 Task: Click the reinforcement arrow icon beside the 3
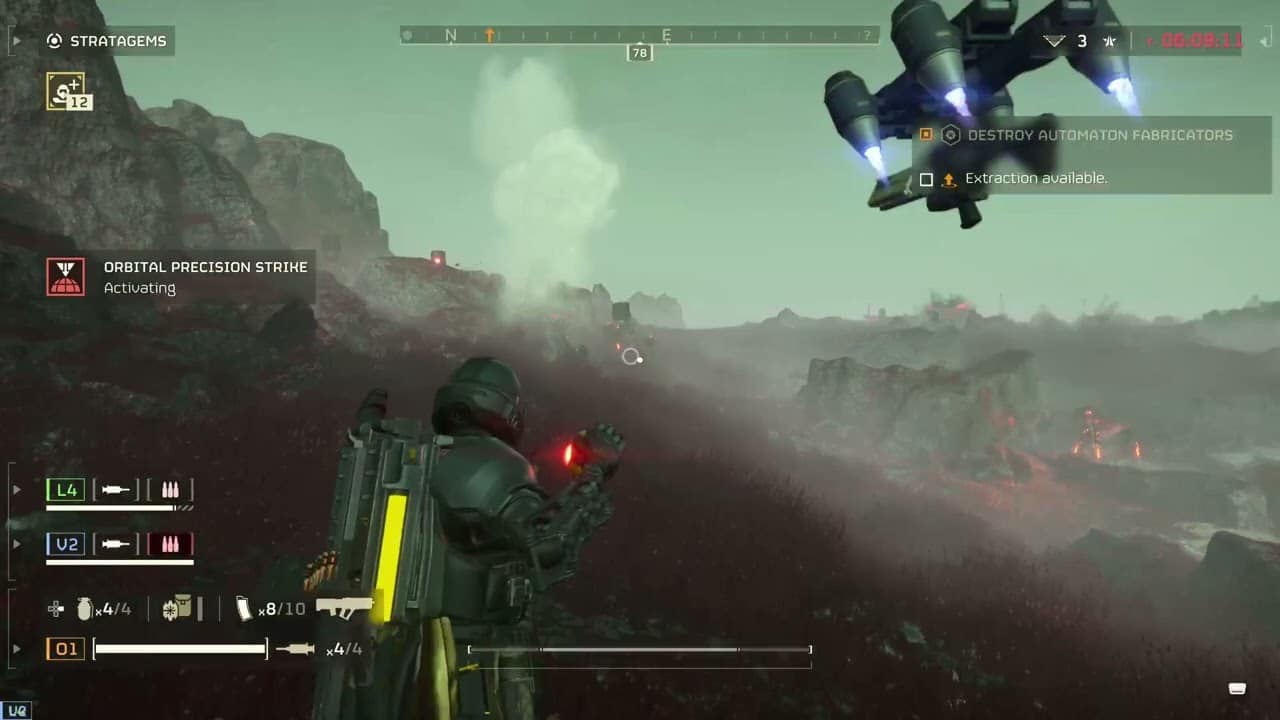tap(1054, 41)
